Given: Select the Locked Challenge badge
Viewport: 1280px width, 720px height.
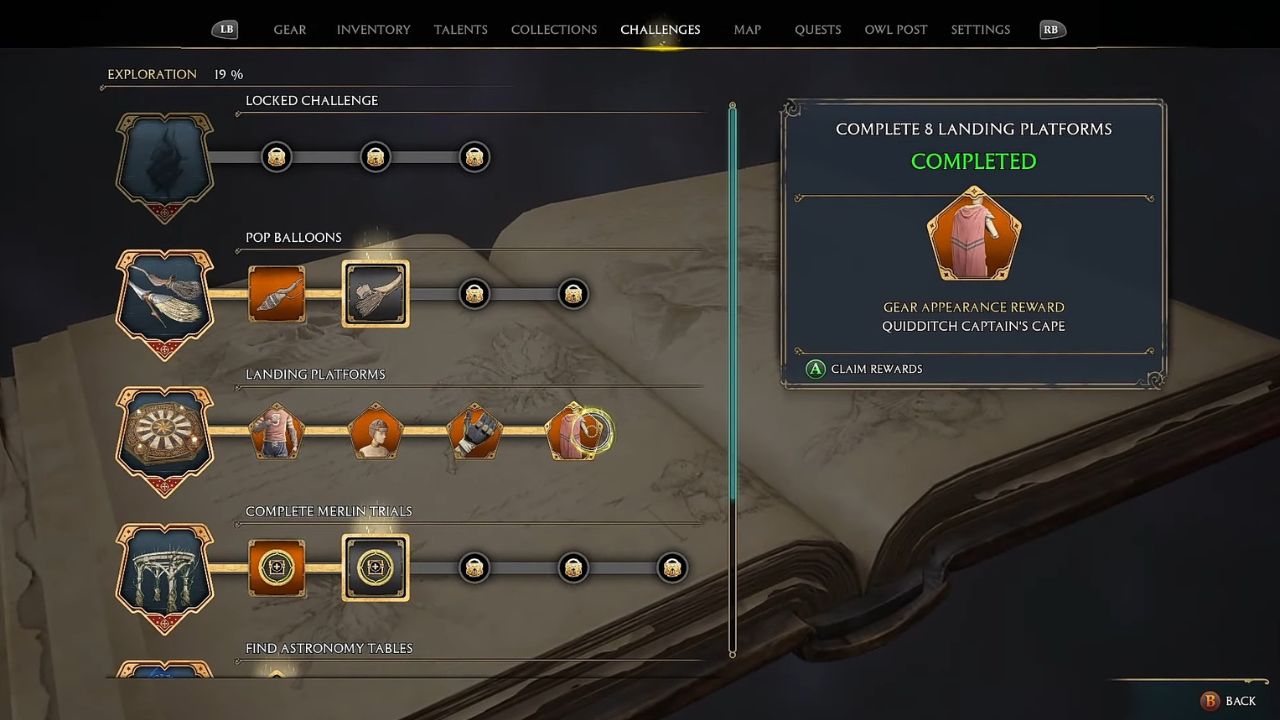Looking at the screenshot, I should 166,164.
